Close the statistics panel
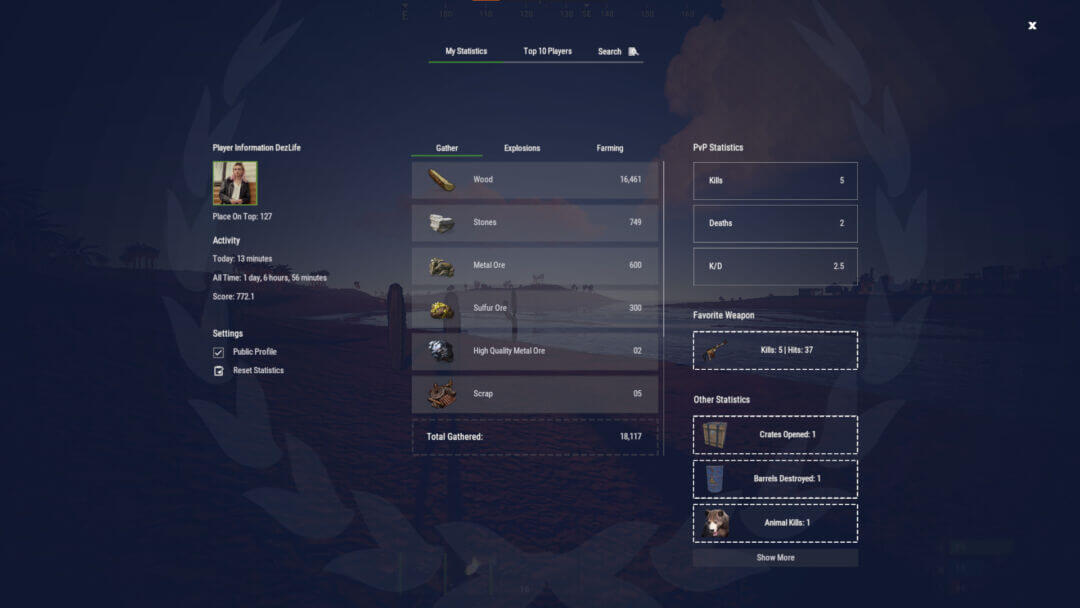This screenshot has width=1080, height=608. pyautogui.click(x=1032, y=26)
